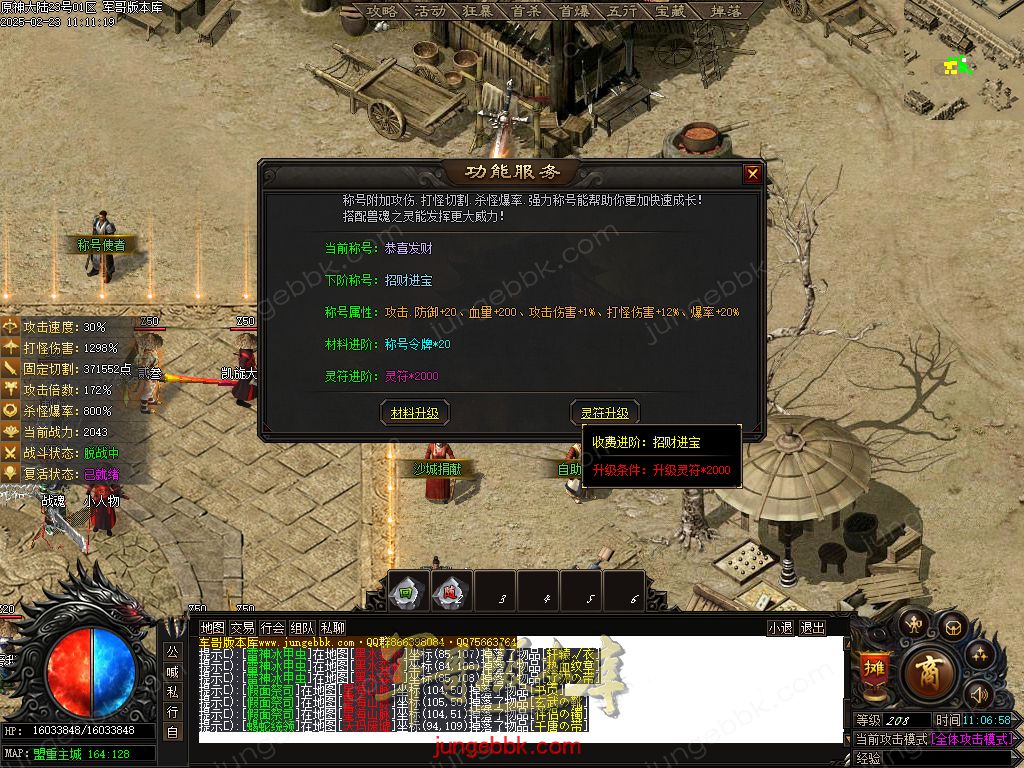Open the 五行 elements menu
Viewport: 1024px width, 768px height.
[x=621, y=11]
